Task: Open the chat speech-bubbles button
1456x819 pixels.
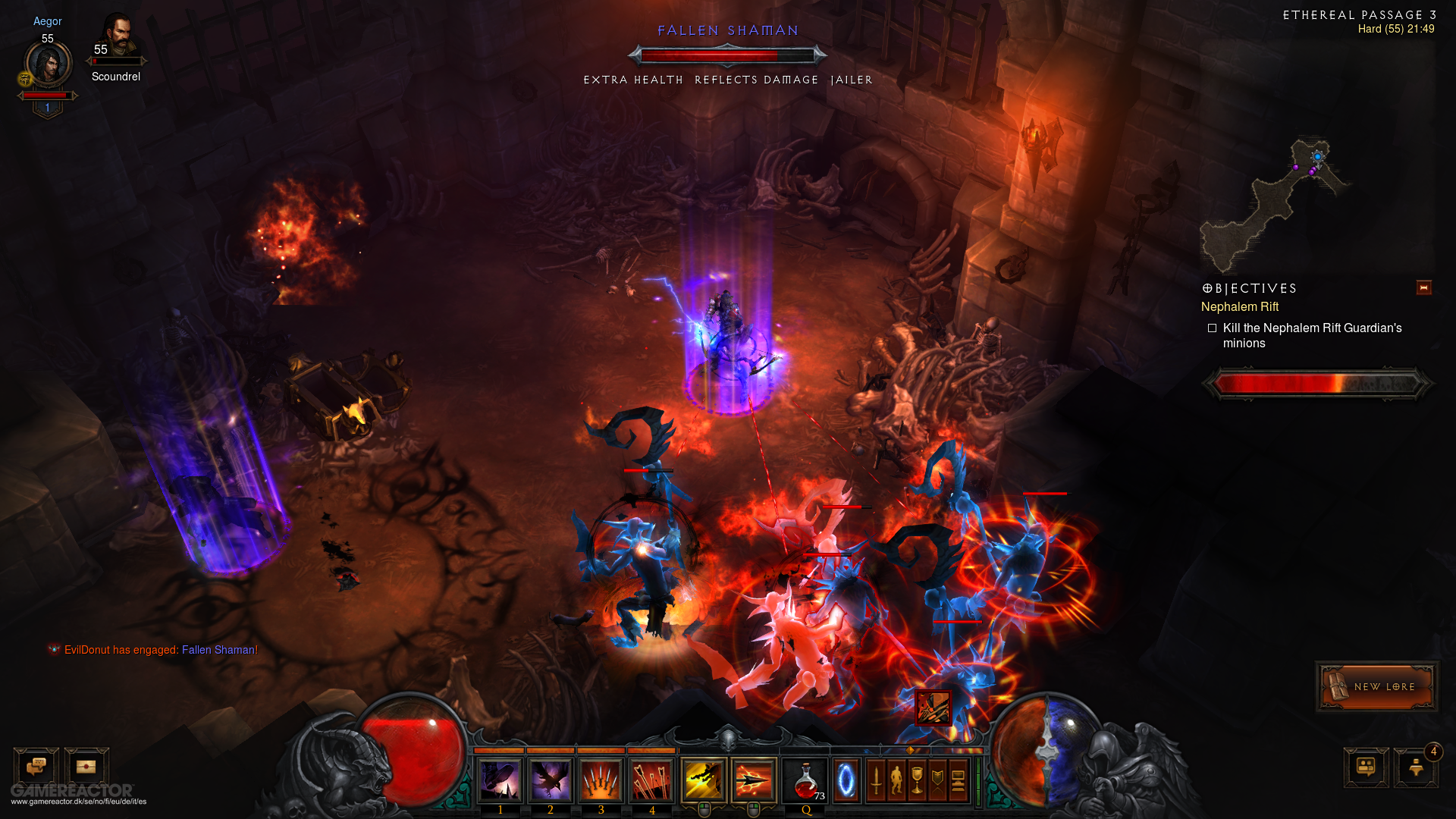Action: coord(36,767)
